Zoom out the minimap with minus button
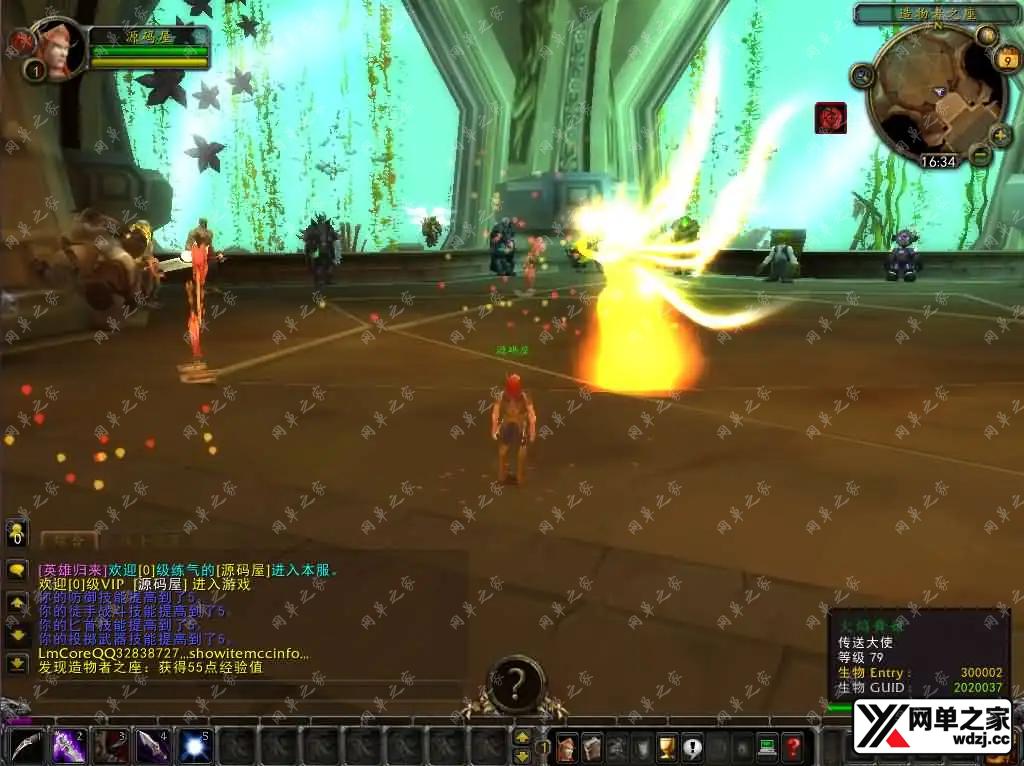The width and height of the screenshot is (1024, 766). point(980,155)
